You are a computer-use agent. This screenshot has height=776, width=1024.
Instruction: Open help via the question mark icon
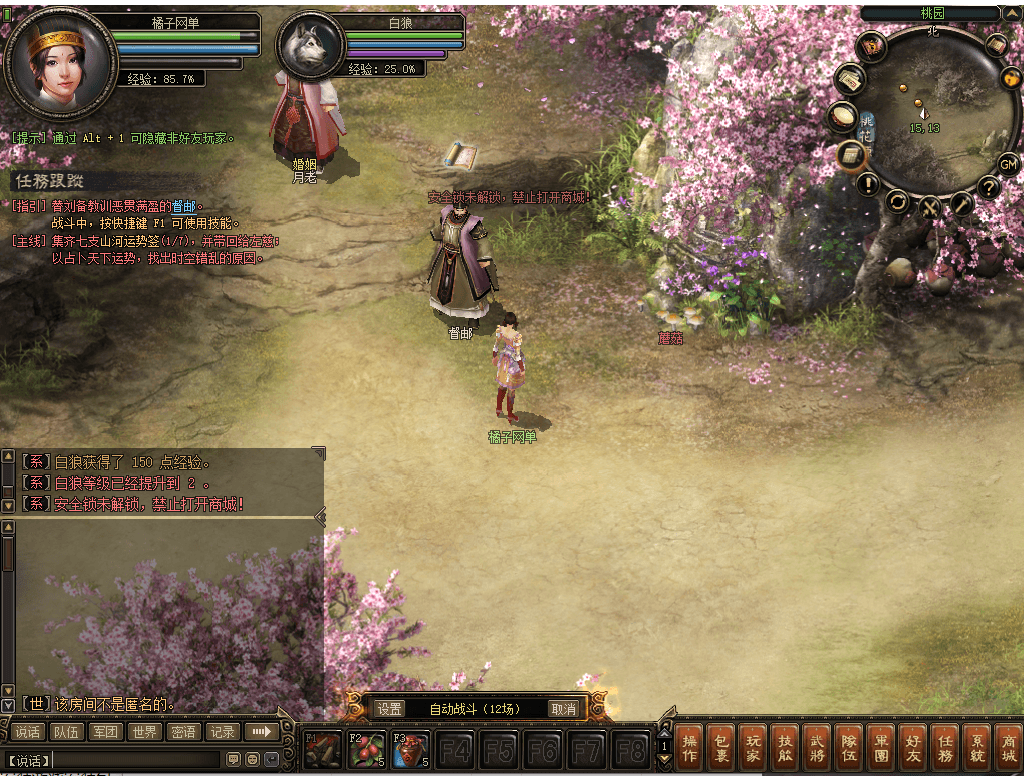(988, 186)
